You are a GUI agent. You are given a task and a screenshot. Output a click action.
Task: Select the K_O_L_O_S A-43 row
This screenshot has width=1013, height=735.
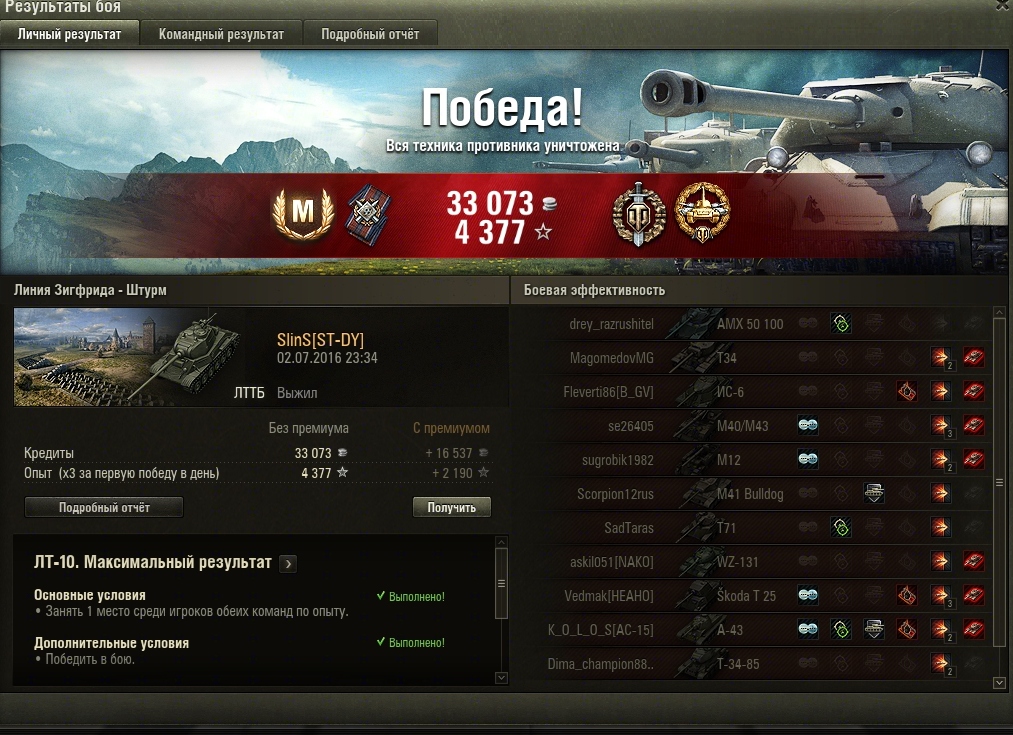point(750,630)
